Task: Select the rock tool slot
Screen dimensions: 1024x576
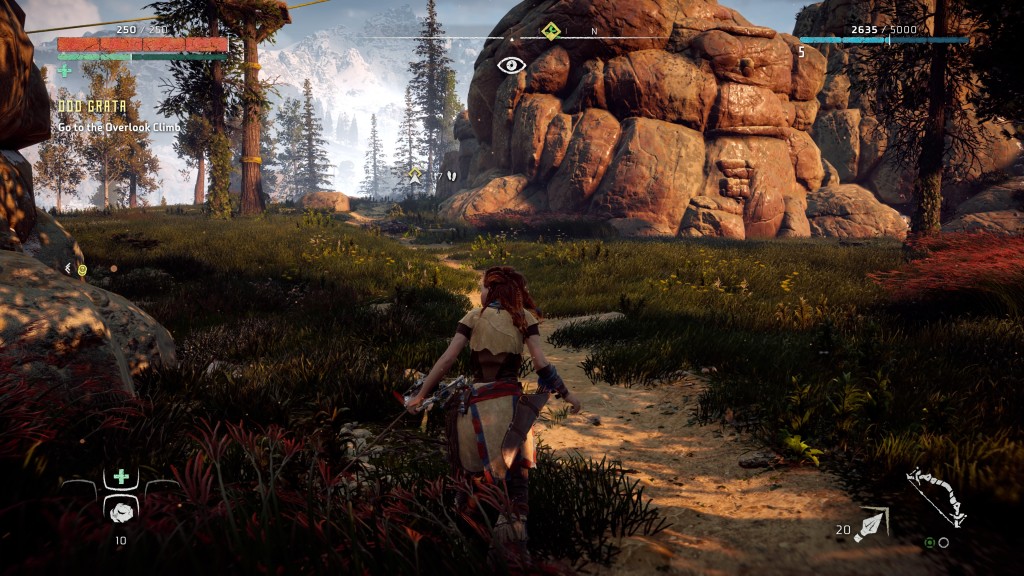Action: [x=121, y=510]
